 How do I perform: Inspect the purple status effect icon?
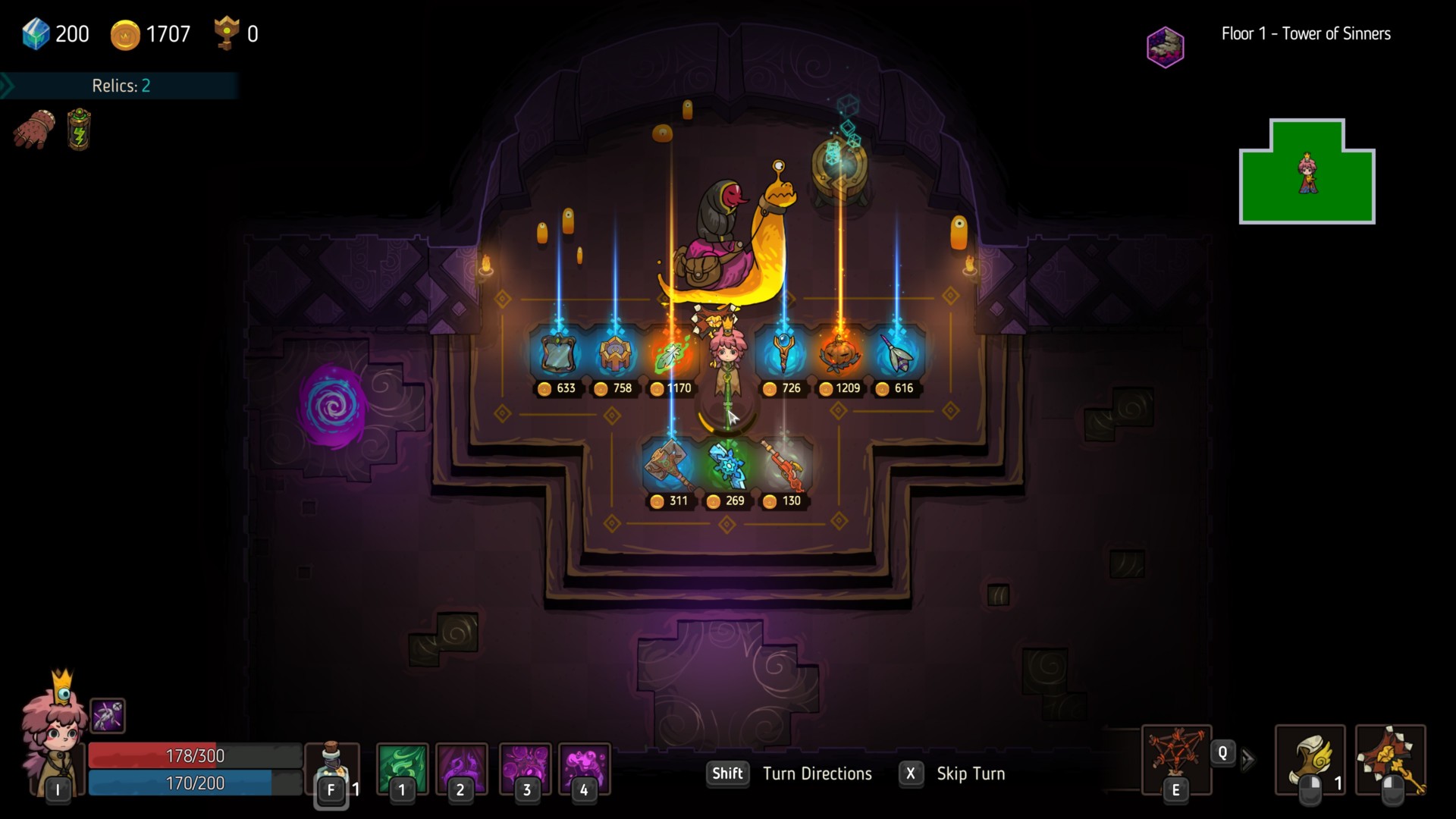pyautogui.click(x=108, y=715)
